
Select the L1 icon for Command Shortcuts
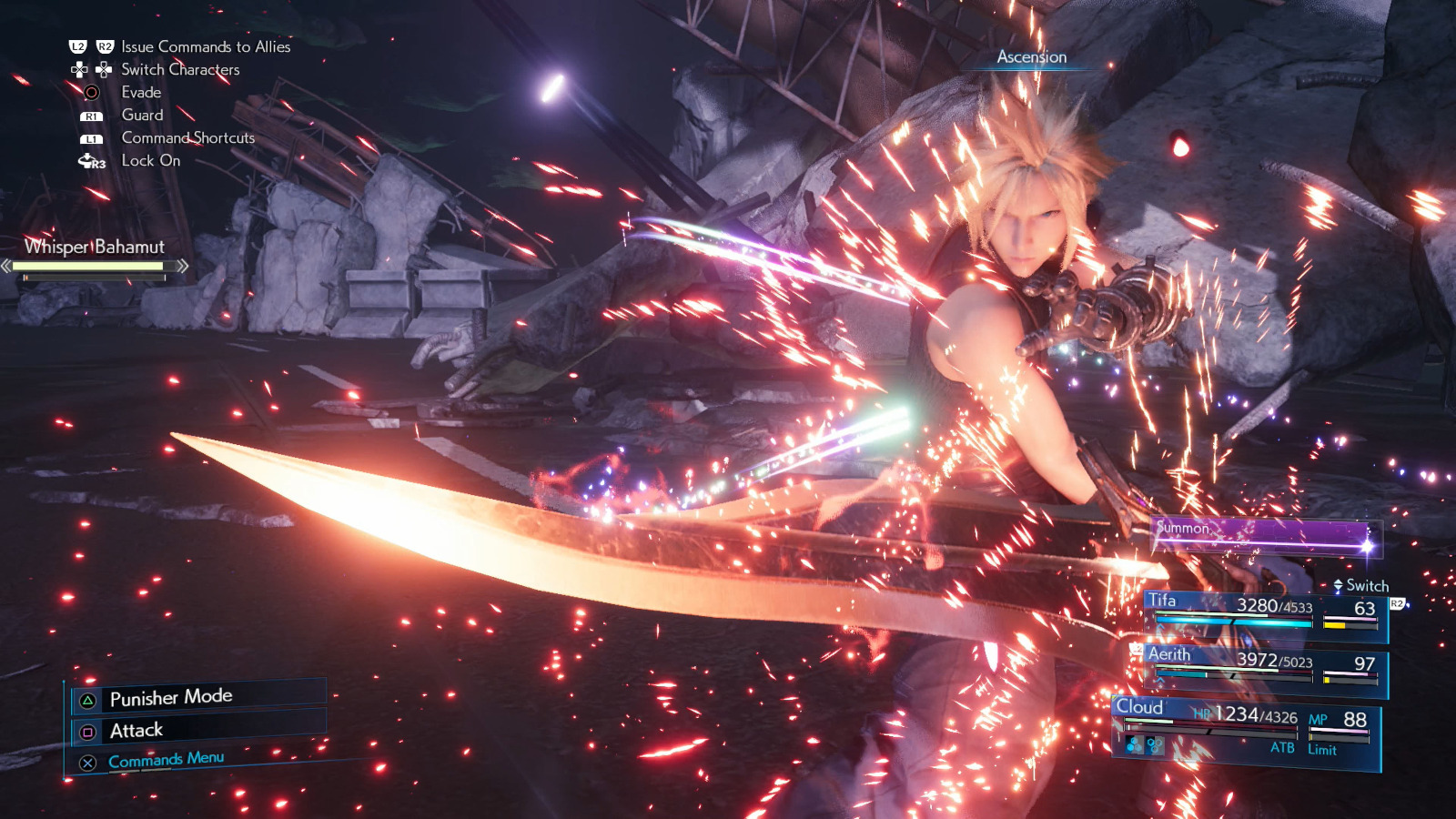point(93,138)
